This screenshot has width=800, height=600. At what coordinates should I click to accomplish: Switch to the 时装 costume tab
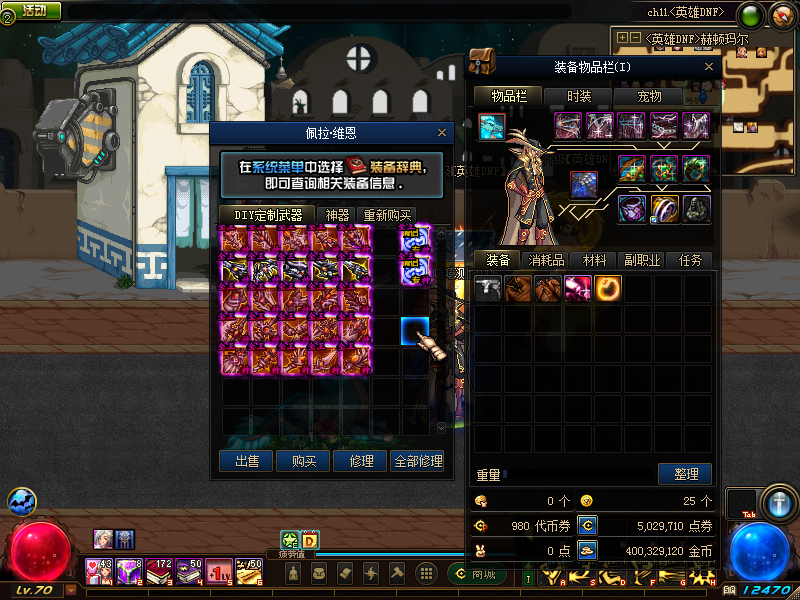[x=579, y=96]
